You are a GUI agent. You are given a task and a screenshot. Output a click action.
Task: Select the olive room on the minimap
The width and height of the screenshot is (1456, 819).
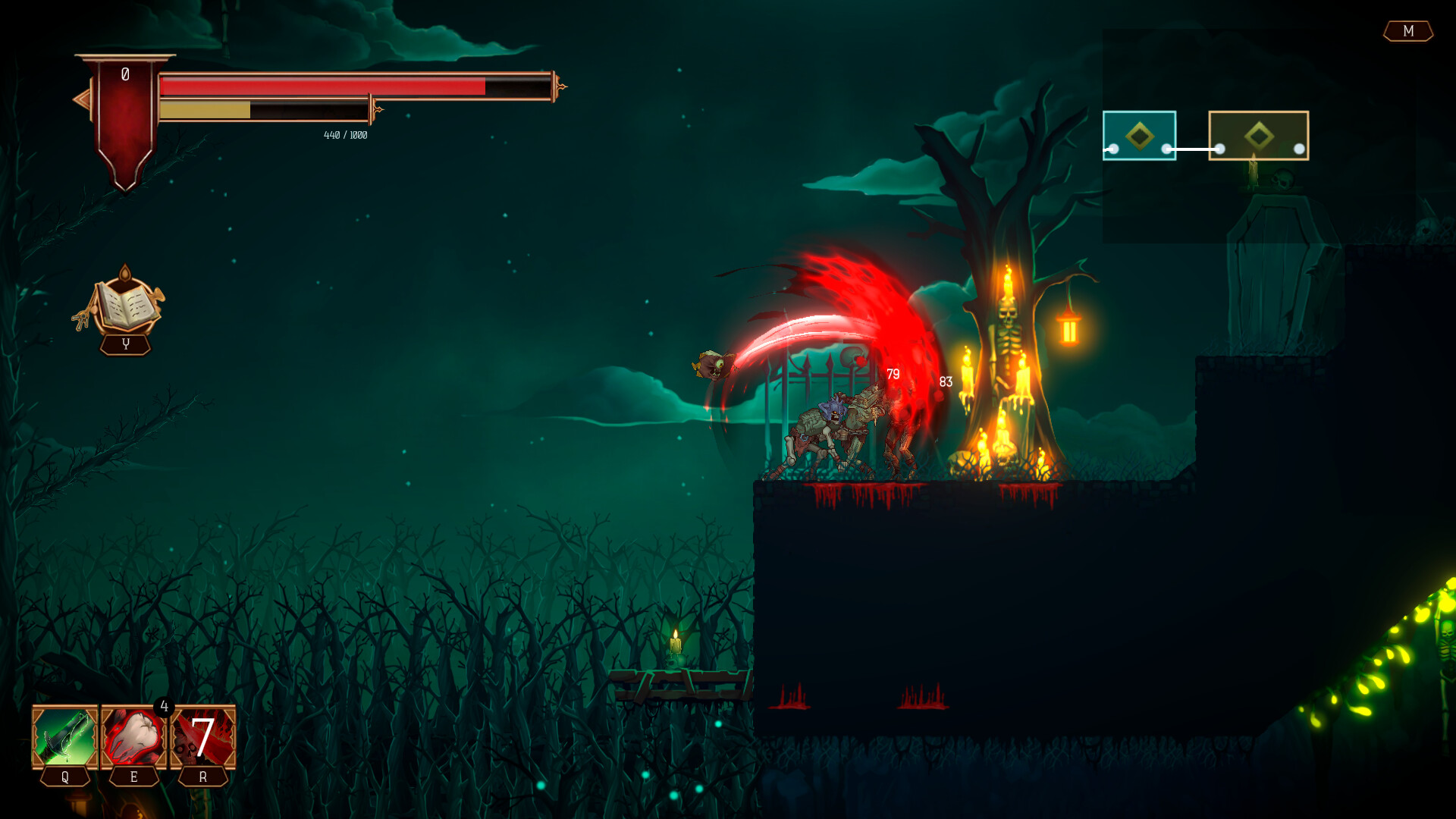(x=1258, y=136)
